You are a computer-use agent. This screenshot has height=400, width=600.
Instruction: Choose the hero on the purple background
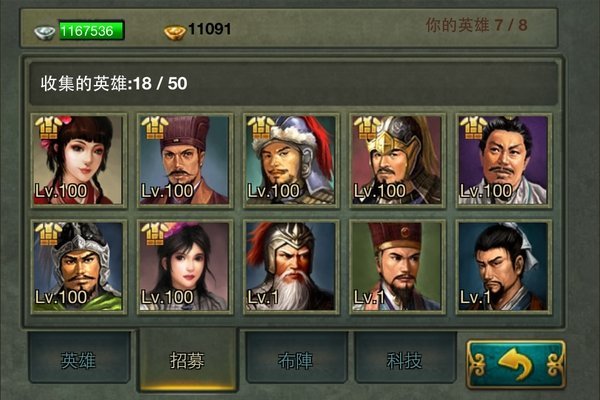point(502,160)
